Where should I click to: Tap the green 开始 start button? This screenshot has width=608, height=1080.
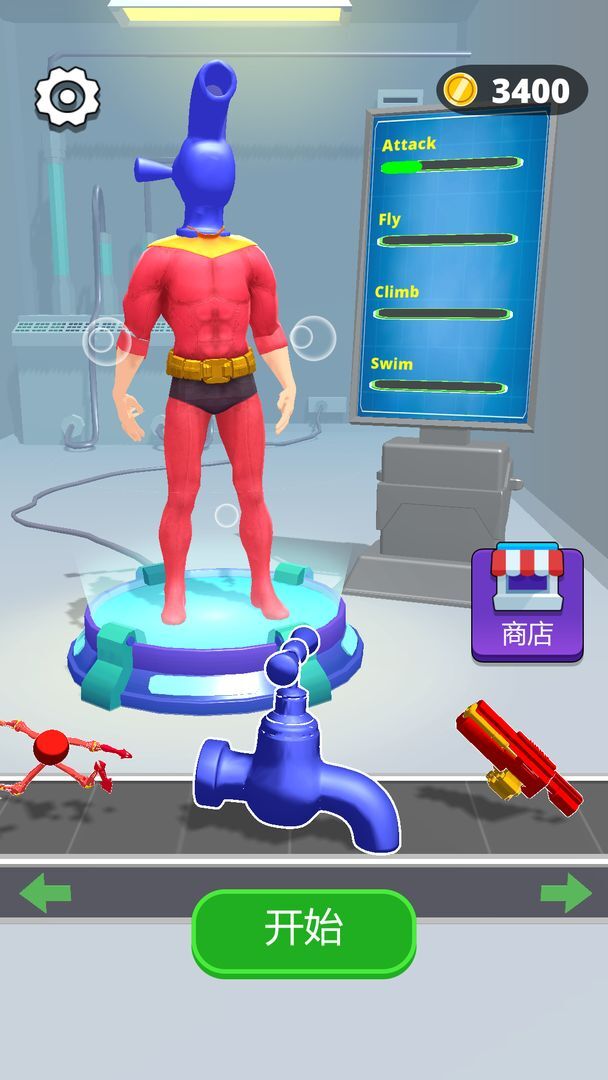[x=304, y=931]
